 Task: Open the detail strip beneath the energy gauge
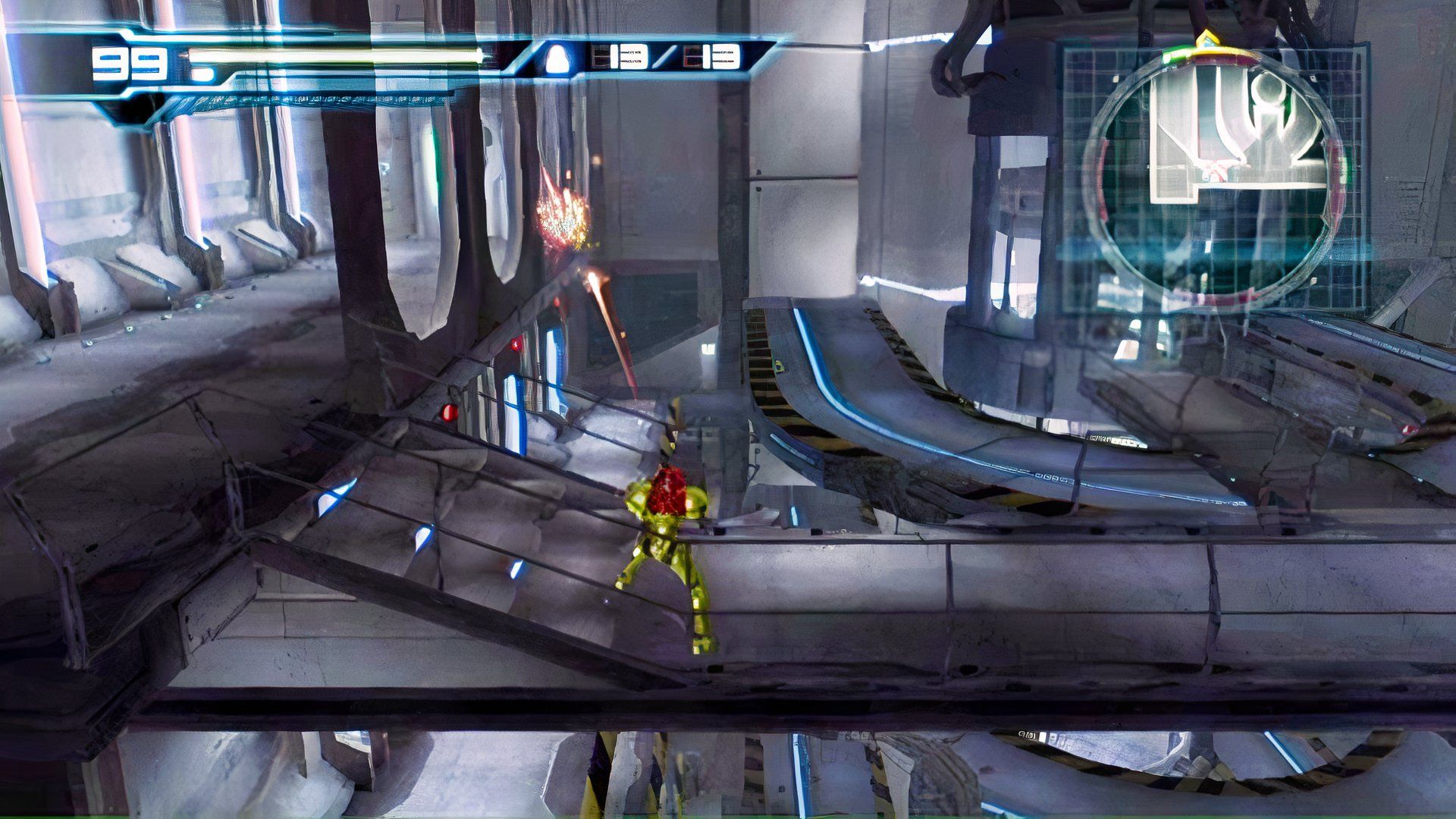(318, 99)
